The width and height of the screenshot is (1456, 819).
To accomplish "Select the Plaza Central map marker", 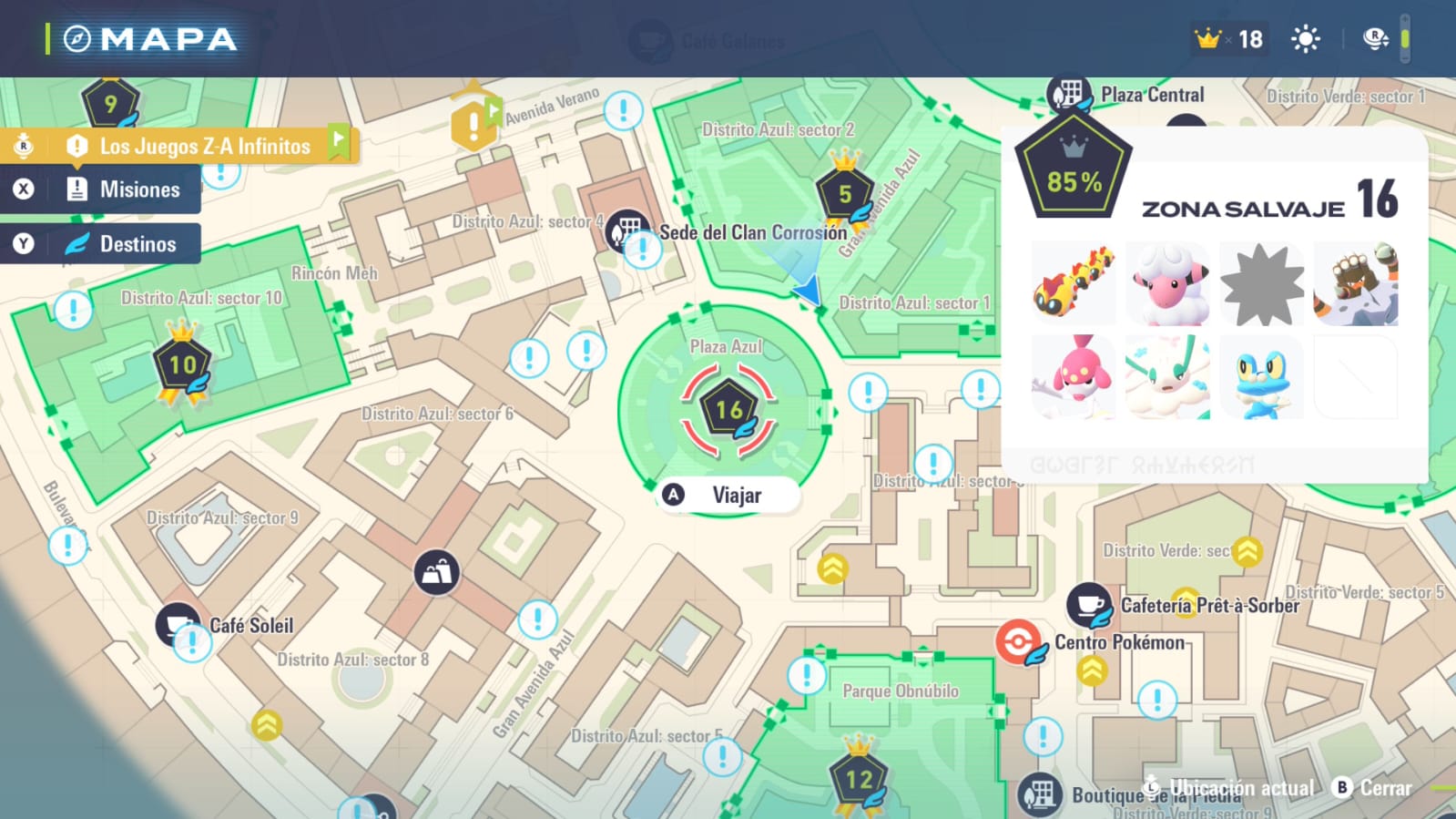I will click(x=1069, y=94).
